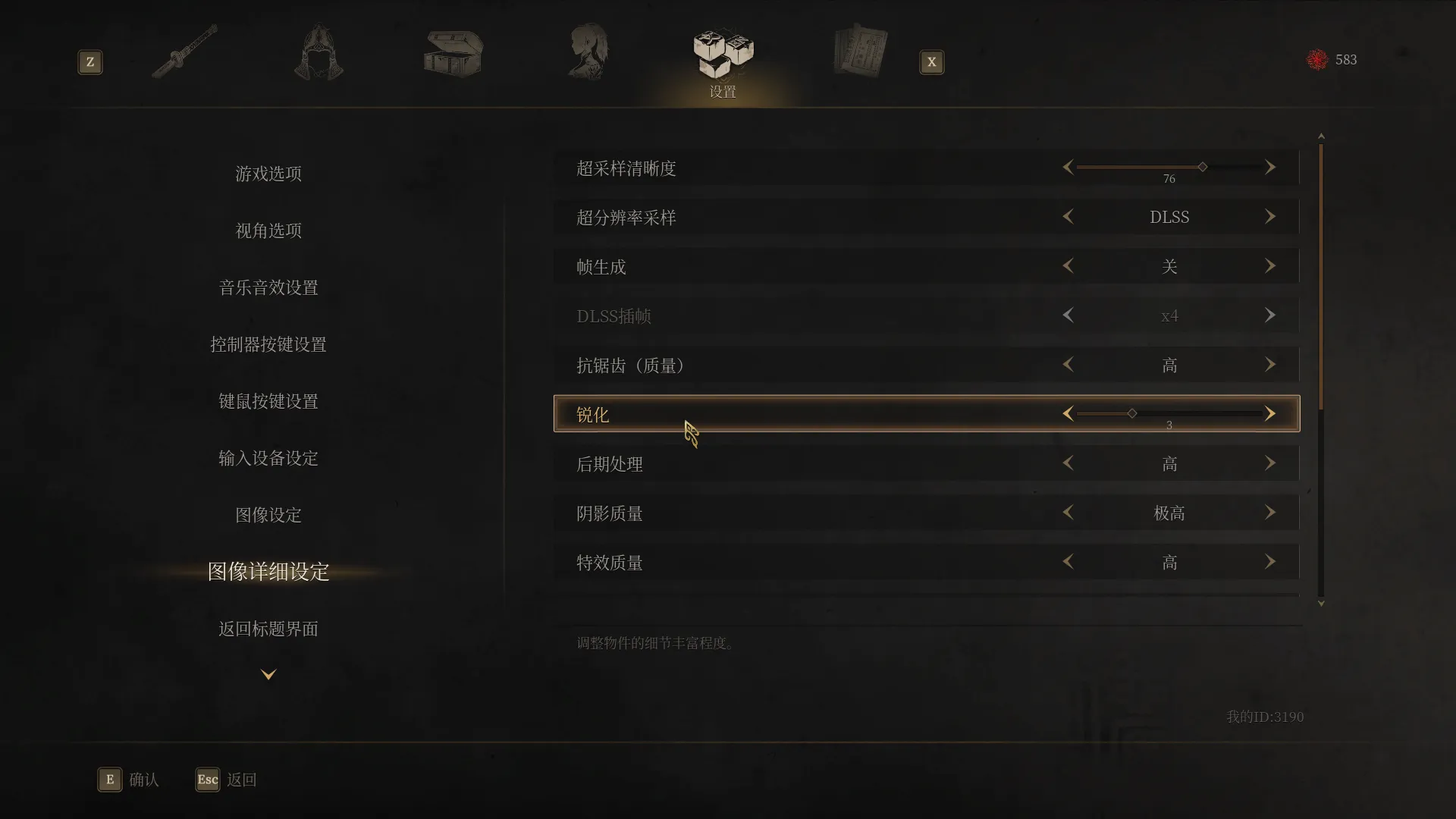Click left arrow to lower 阴影质量
The width and height of the screenshot is (1456, 819).
(x=1068, y=512)
